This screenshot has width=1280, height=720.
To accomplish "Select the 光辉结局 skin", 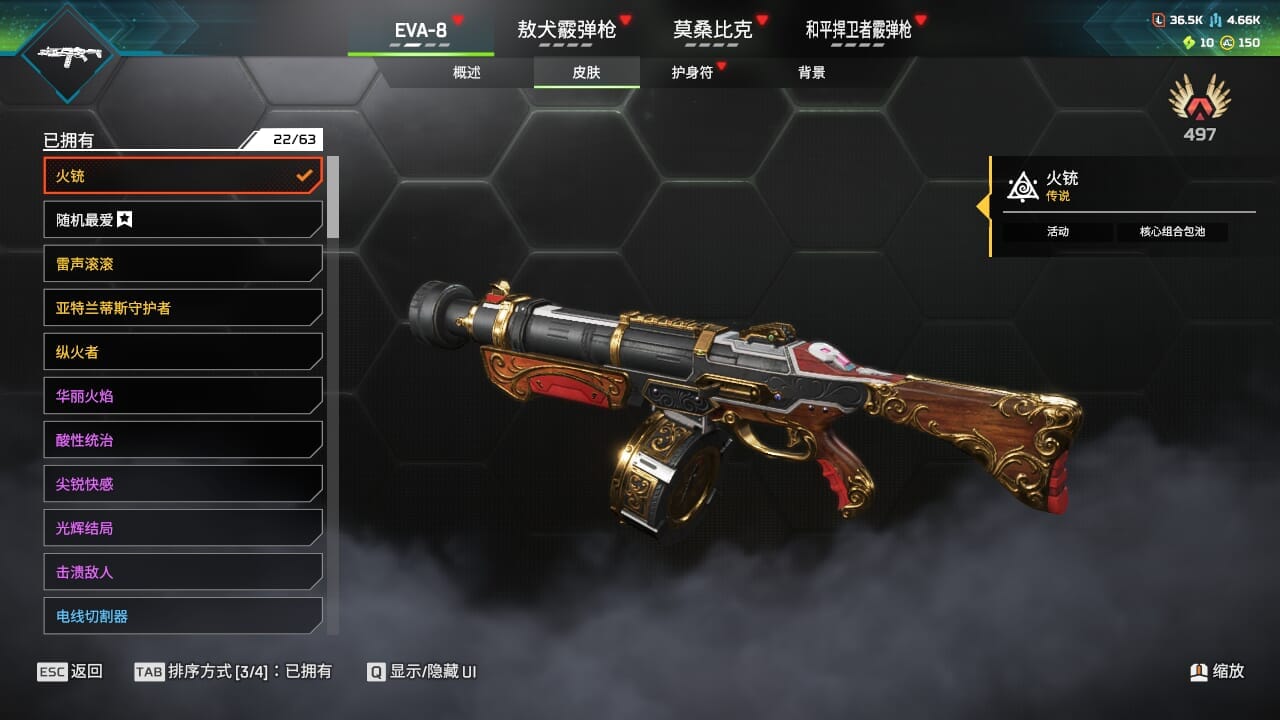I will [x=183, y=528].
